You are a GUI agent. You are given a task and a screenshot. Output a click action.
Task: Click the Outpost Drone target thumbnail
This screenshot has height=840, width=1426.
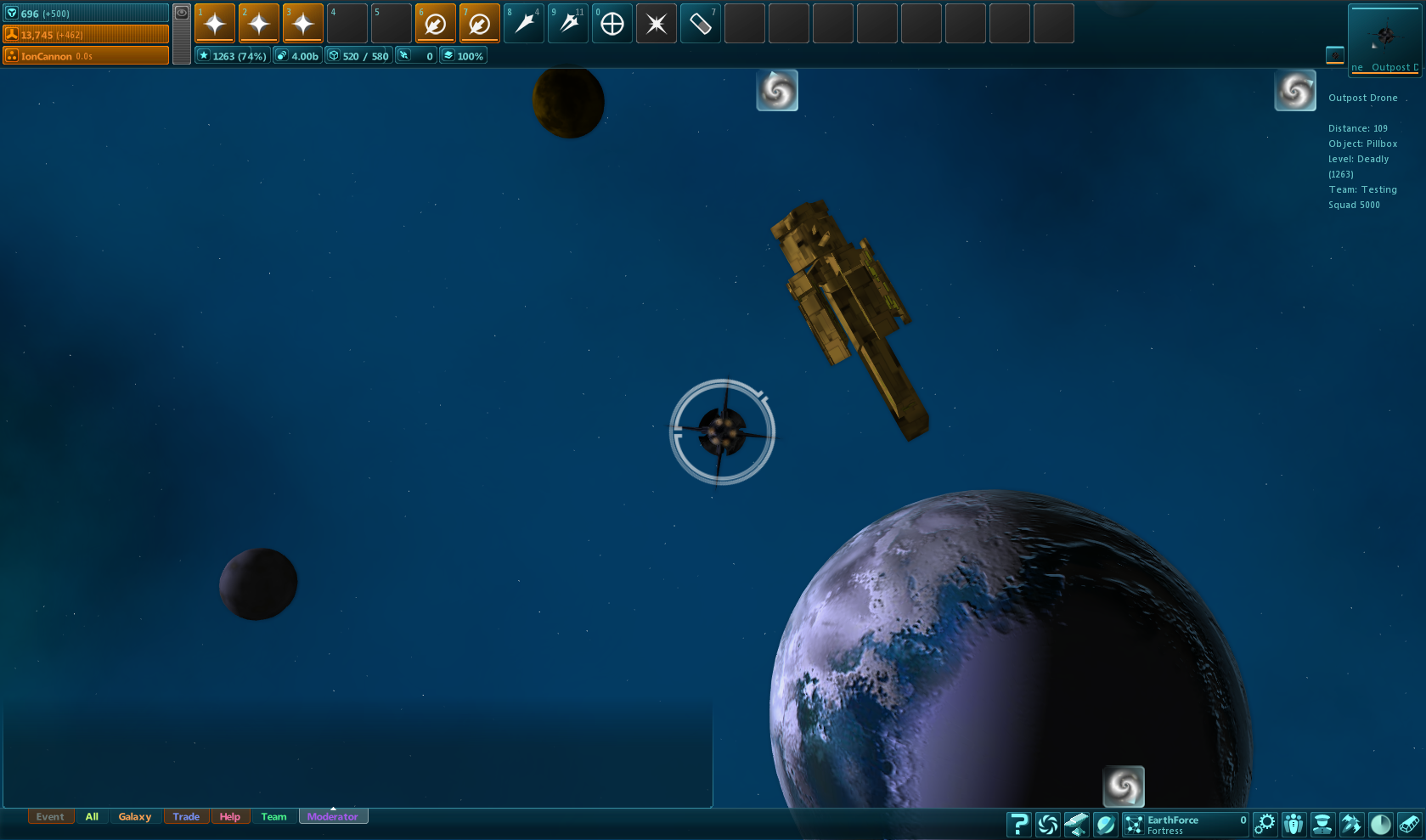[x=1384, y=39]
